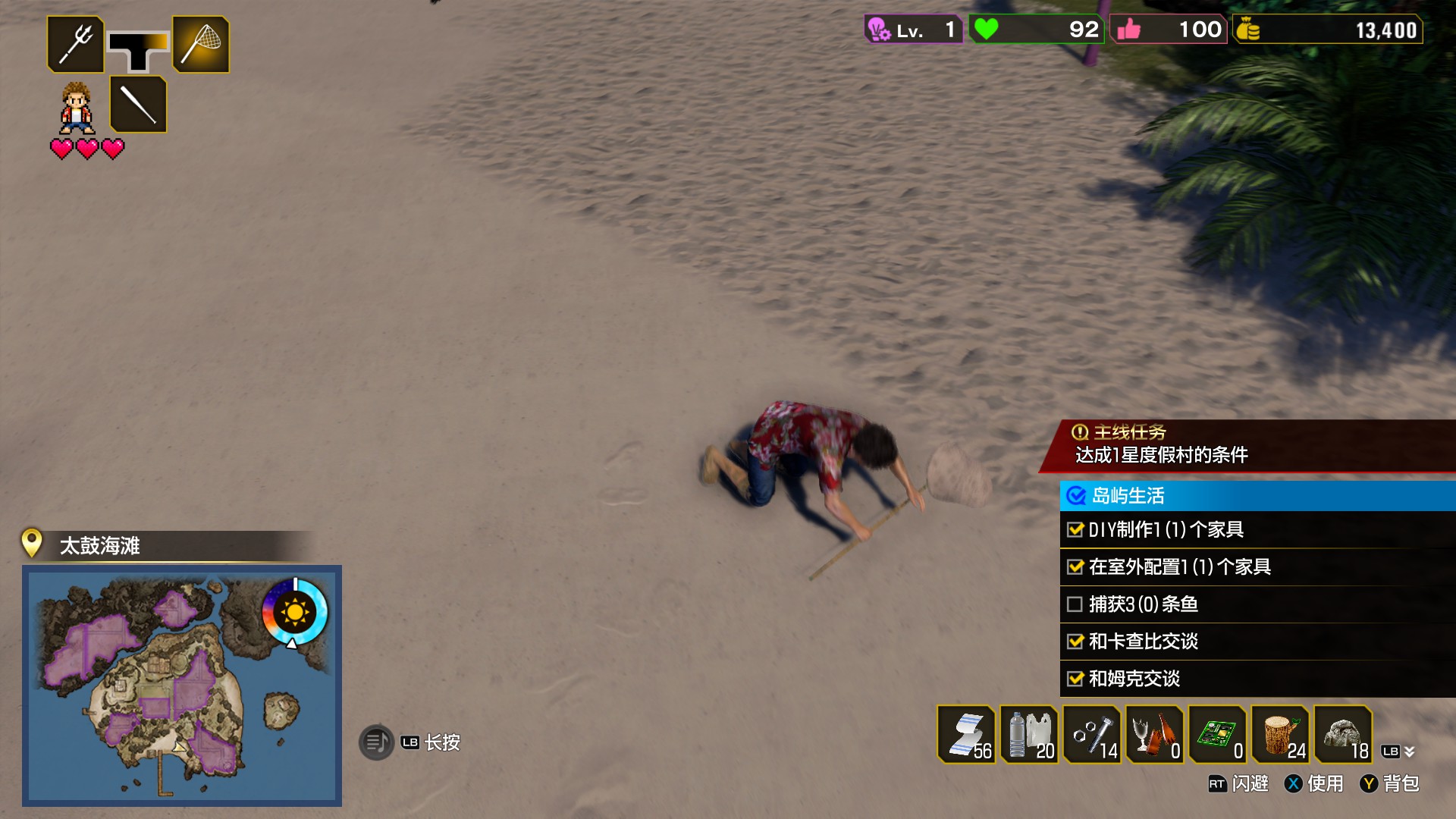Select the unchecked 捕获3条鱼 objective
The height and width of the screenshot is (819, 1456).
(1257, 604)
